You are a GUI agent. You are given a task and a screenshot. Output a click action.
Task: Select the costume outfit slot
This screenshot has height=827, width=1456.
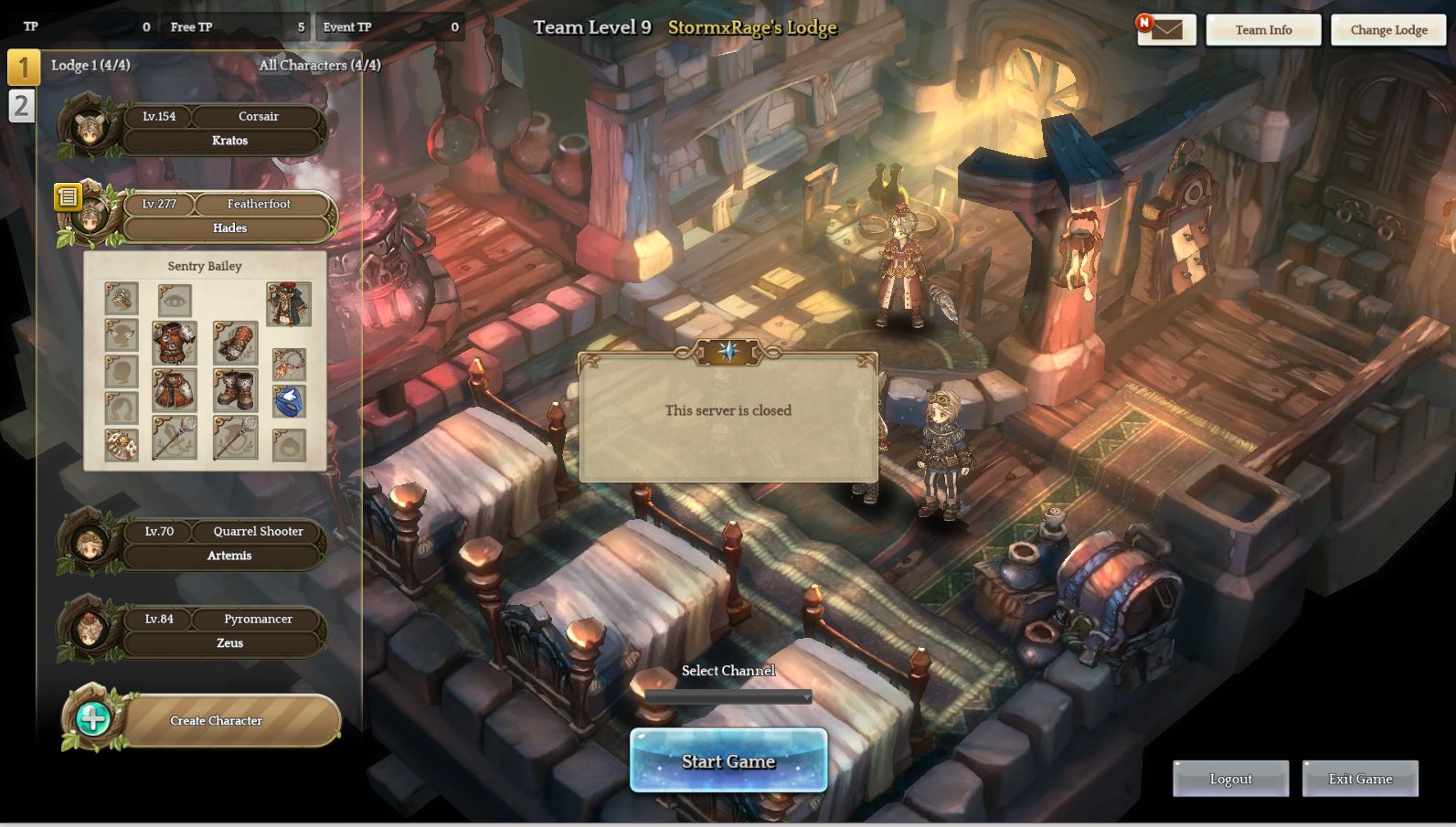[x=289, y=304]
